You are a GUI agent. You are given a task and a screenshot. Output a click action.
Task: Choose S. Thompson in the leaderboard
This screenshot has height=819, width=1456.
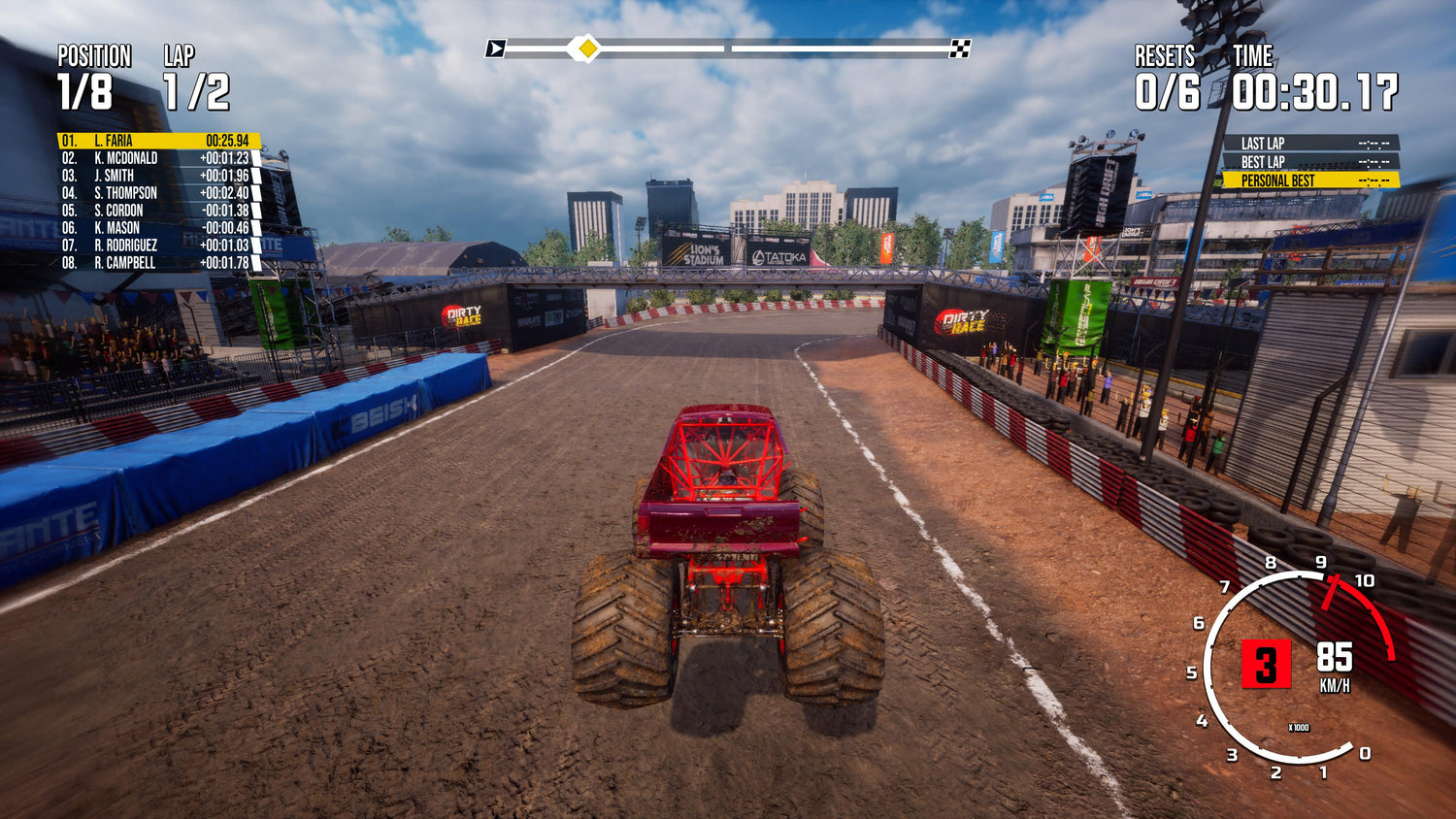click(157, 193)
